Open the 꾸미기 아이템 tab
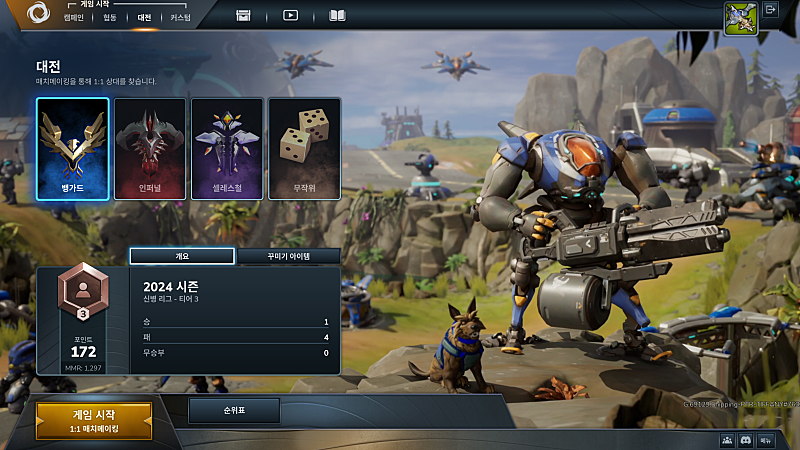This screenshot has height=450, width=800. 288,256
